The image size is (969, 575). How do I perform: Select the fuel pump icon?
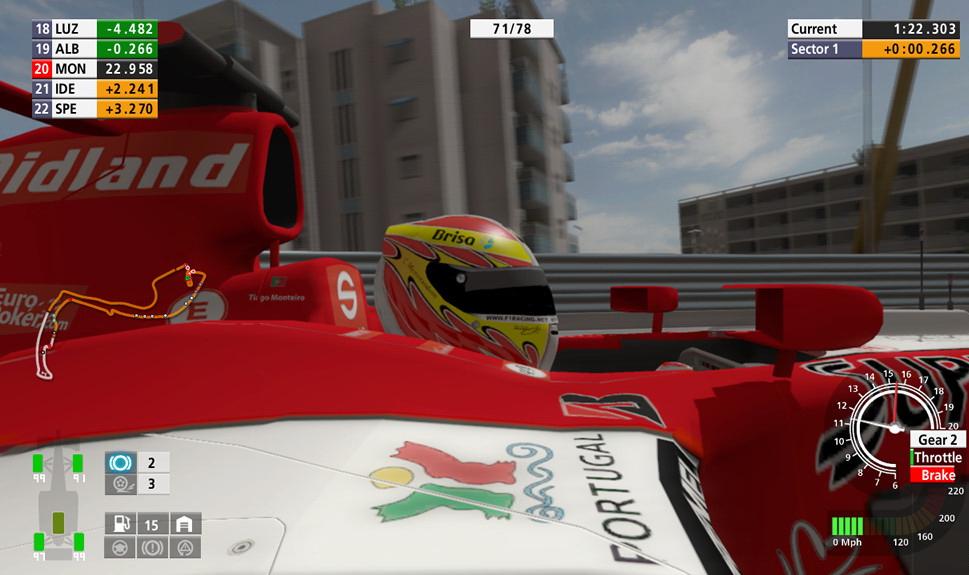pos(120,524)
